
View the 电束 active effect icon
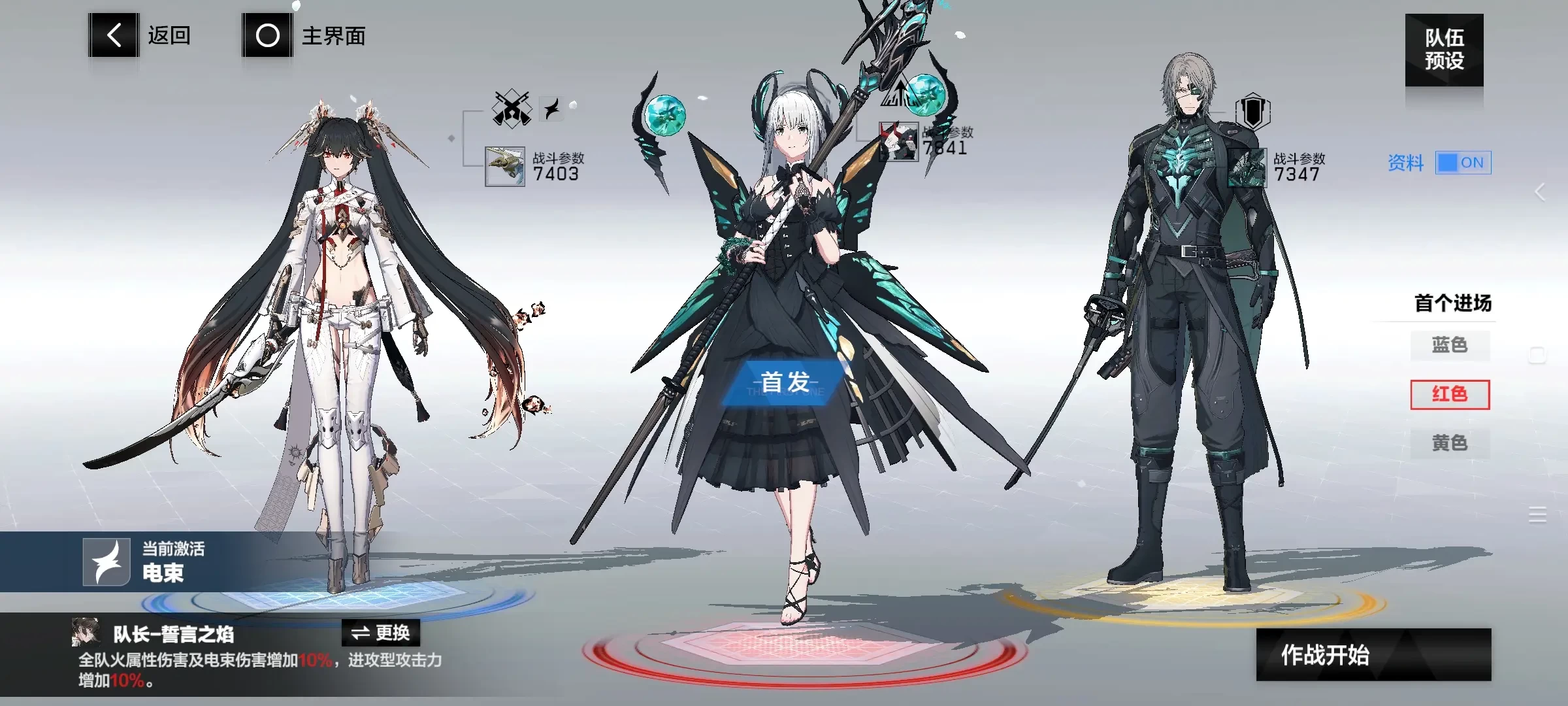click(106, 562)
